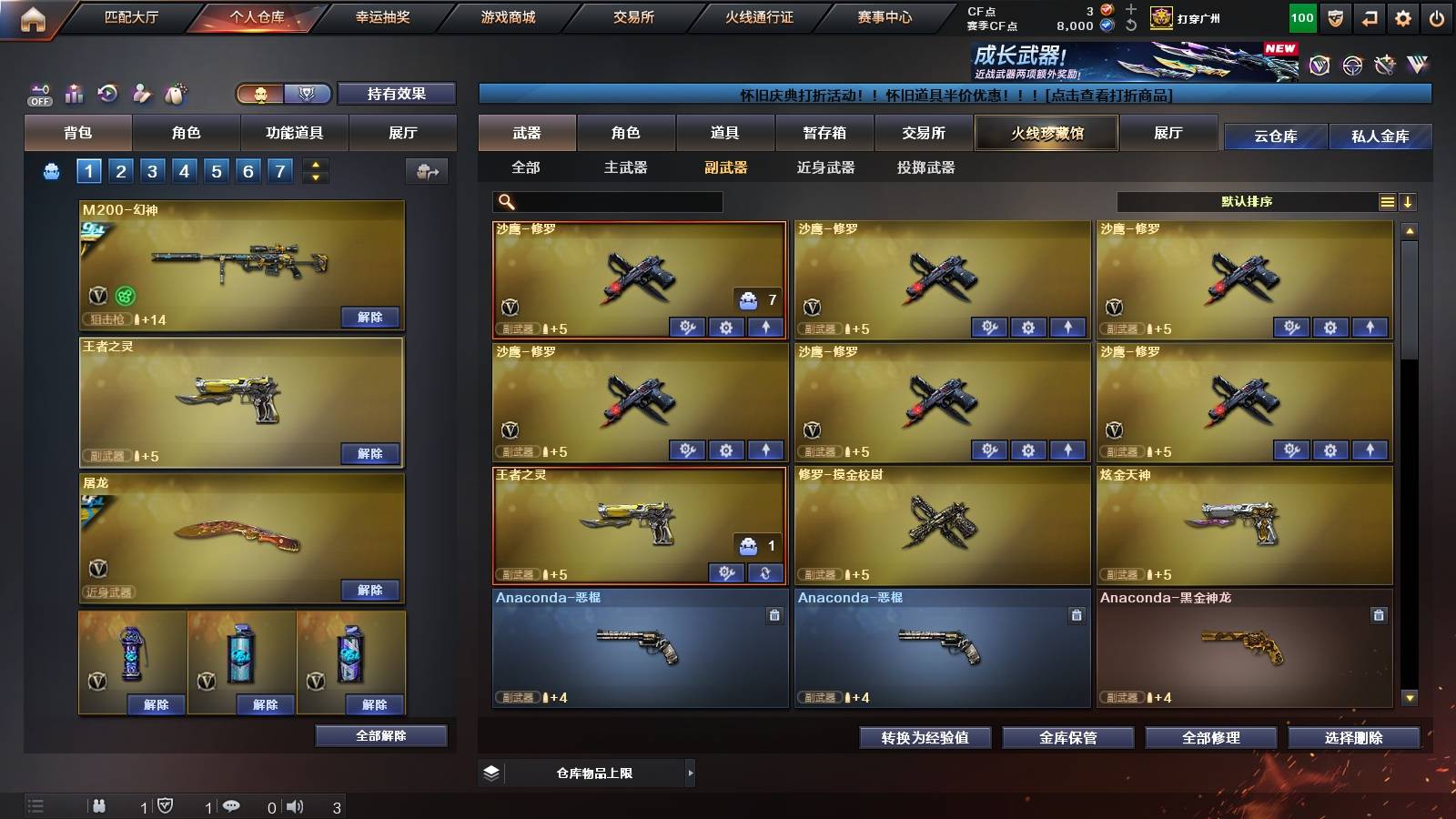
Task: Mute sound via speaker icon in bottom bar
Action: coord(296,806)
